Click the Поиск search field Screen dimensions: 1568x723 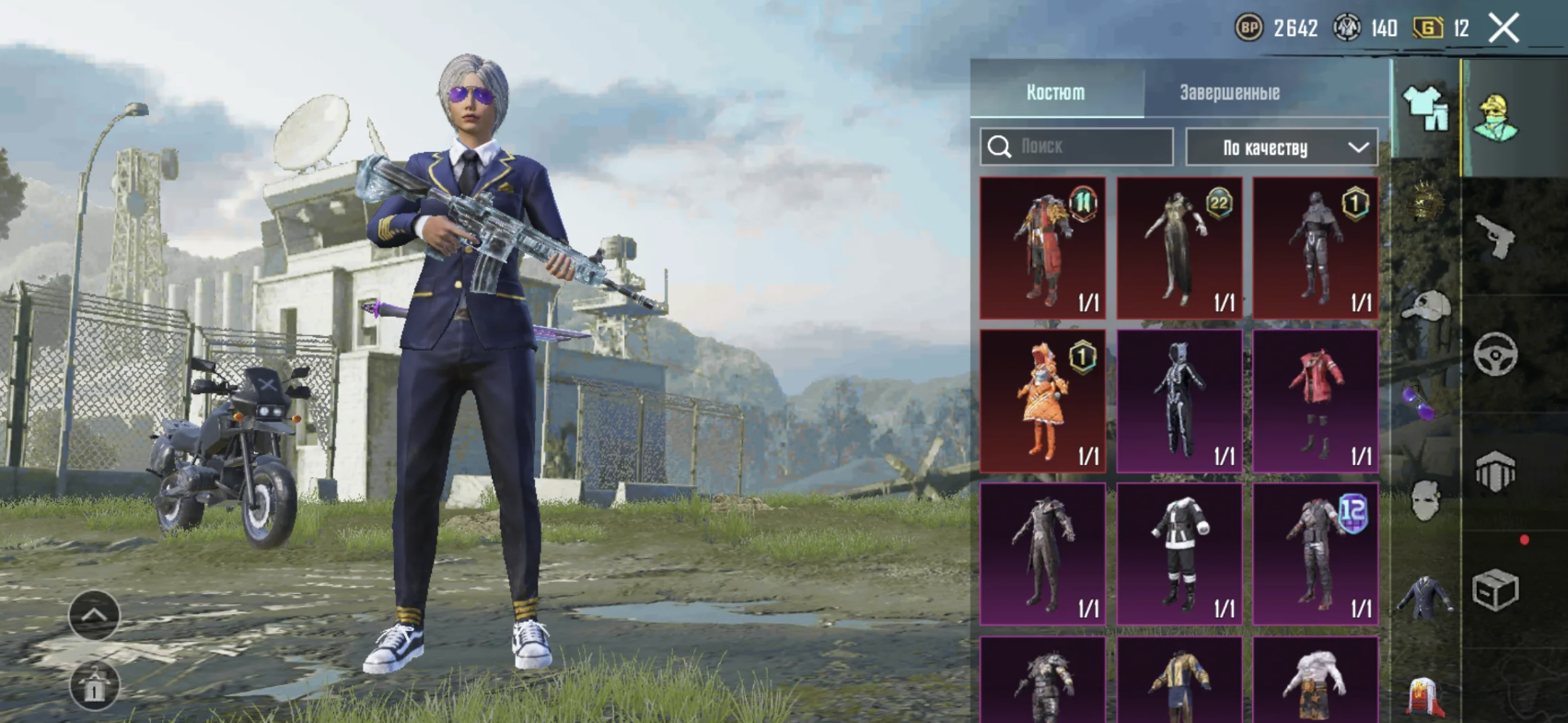point(1076,146)
